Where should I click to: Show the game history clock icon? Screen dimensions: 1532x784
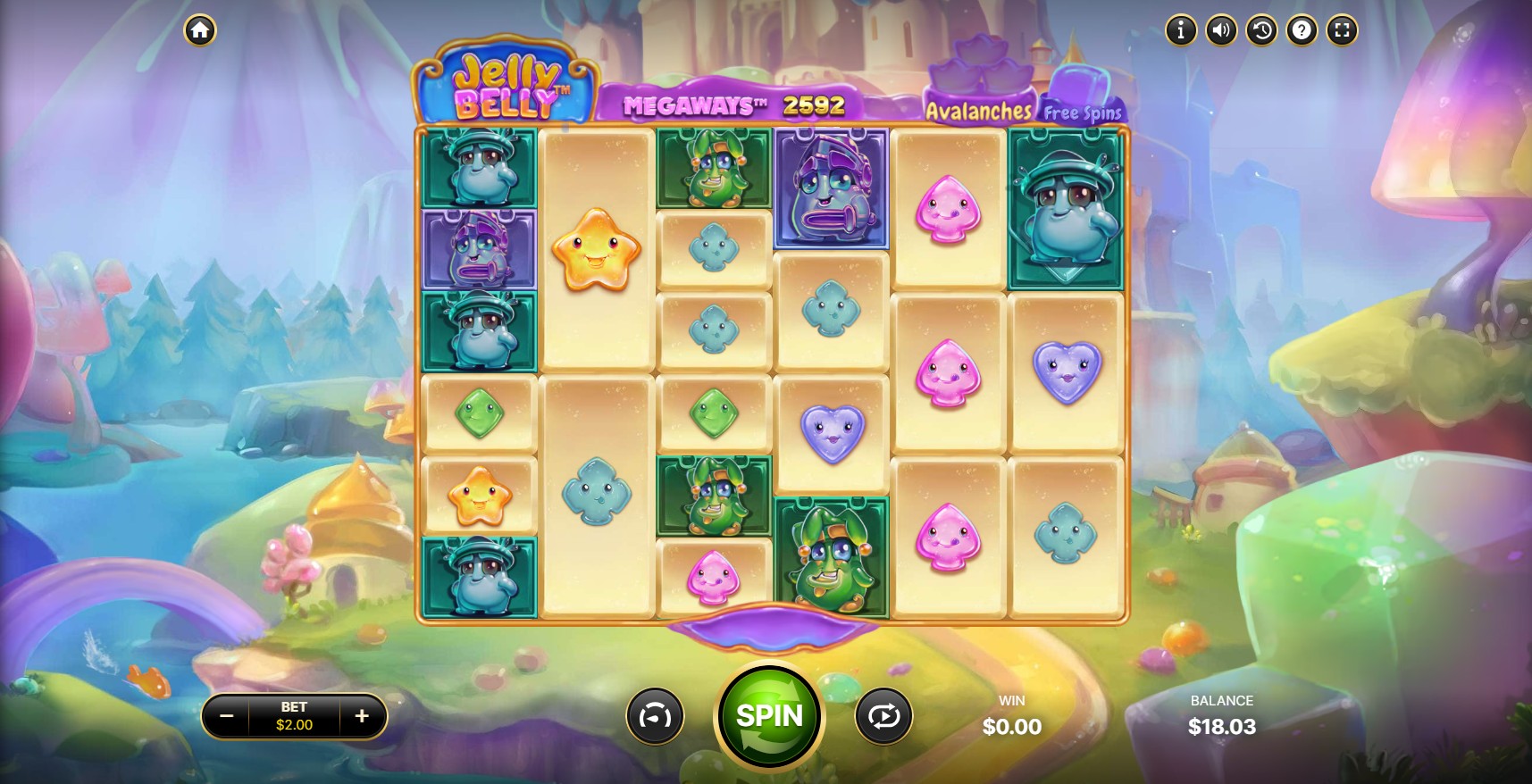pos(1261,30)
